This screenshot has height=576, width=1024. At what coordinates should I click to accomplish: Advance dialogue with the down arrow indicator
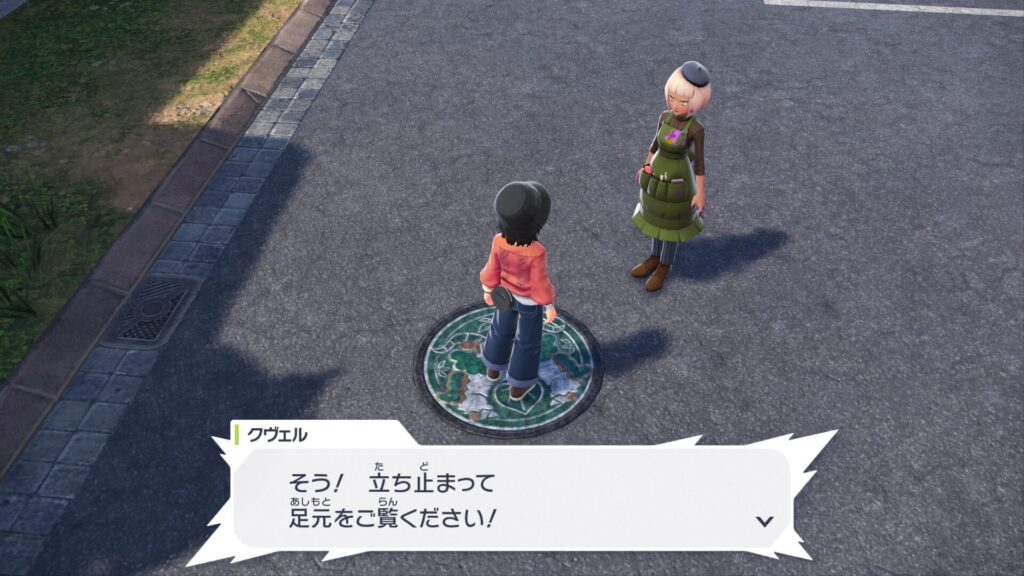pos(765,521)
